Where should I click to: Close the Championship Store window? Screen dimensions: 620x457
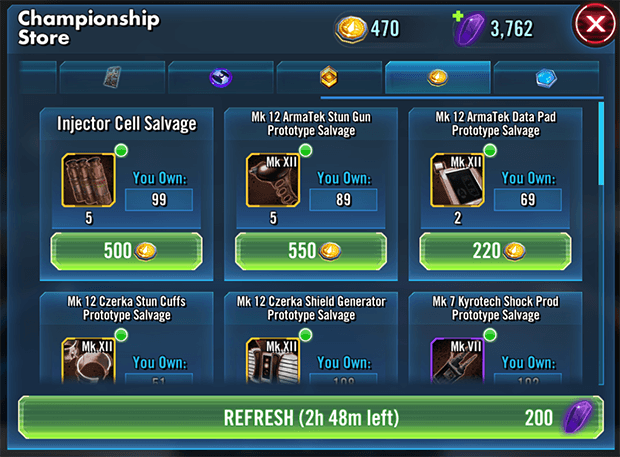[593, 29]
